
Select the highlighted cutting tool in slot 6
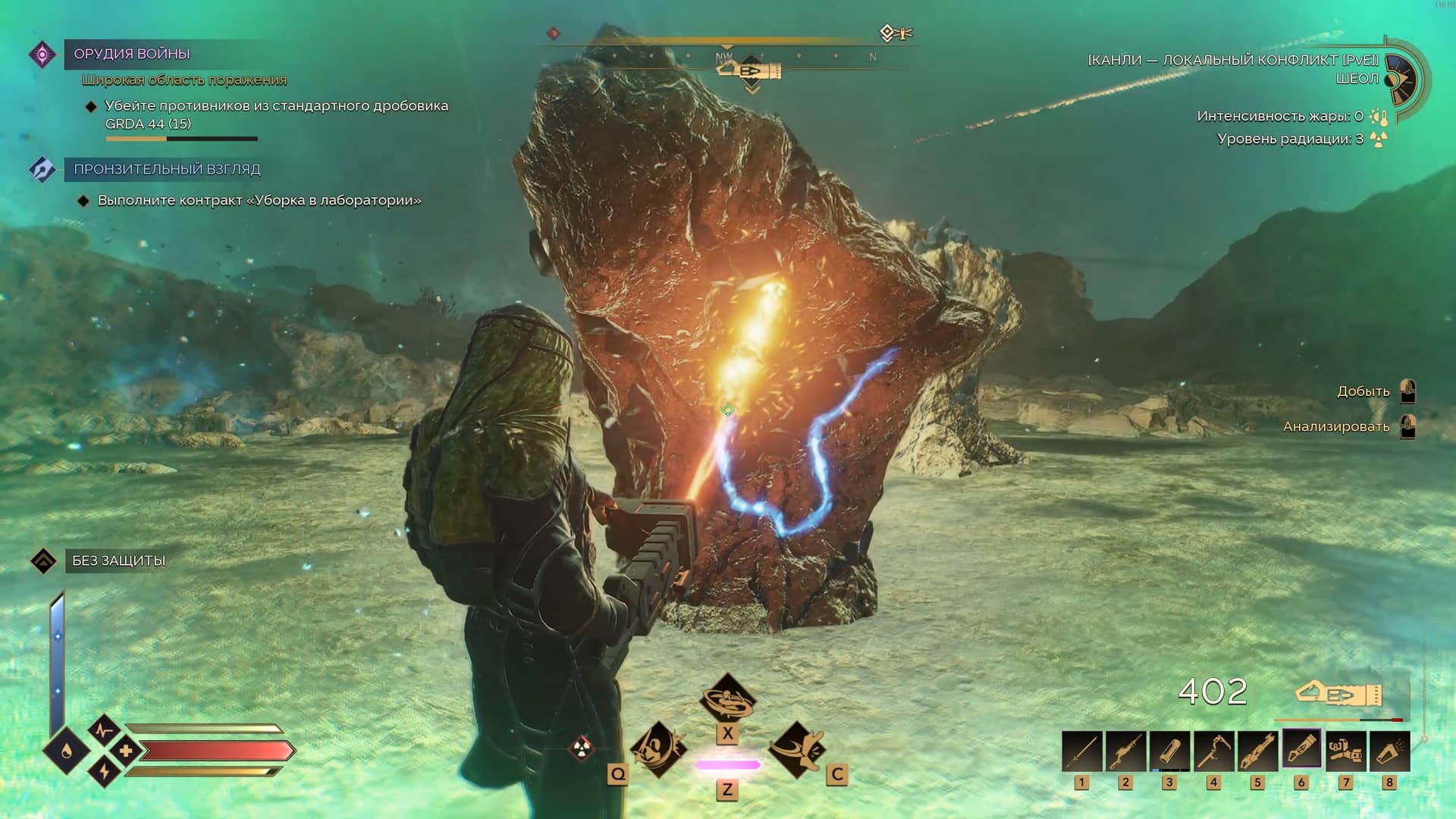(1301, 749)
